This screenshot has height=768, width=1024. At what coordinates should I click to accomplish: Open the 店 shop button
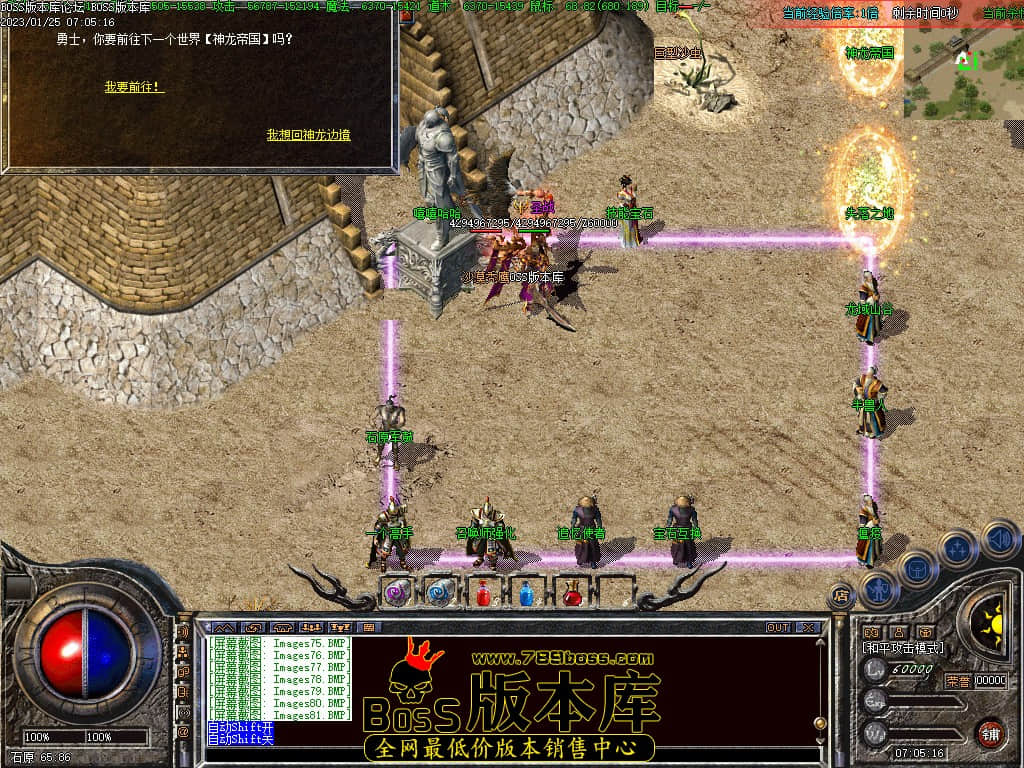841,598
